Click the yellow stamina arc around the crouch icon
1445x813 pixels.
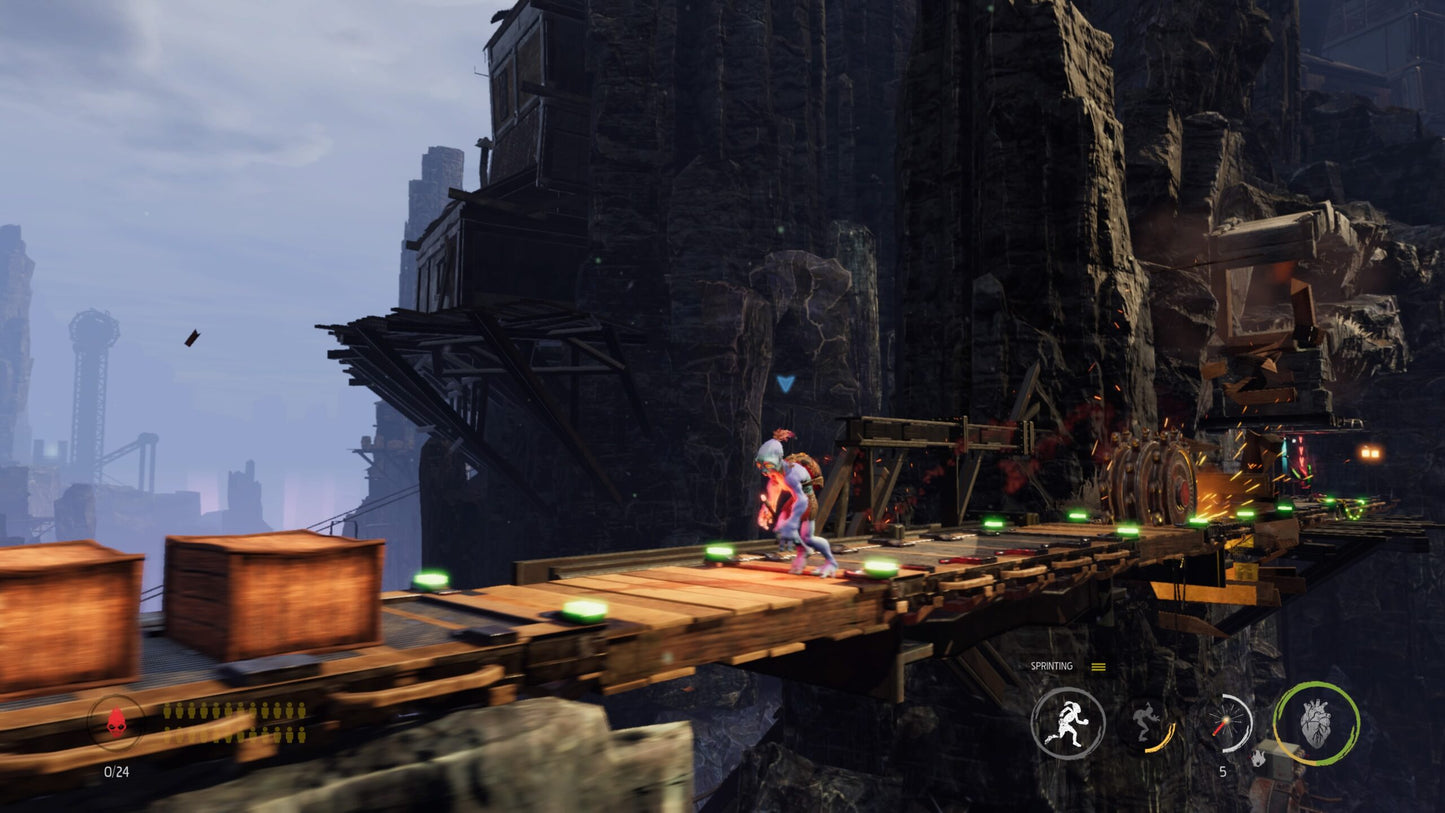1162,738
